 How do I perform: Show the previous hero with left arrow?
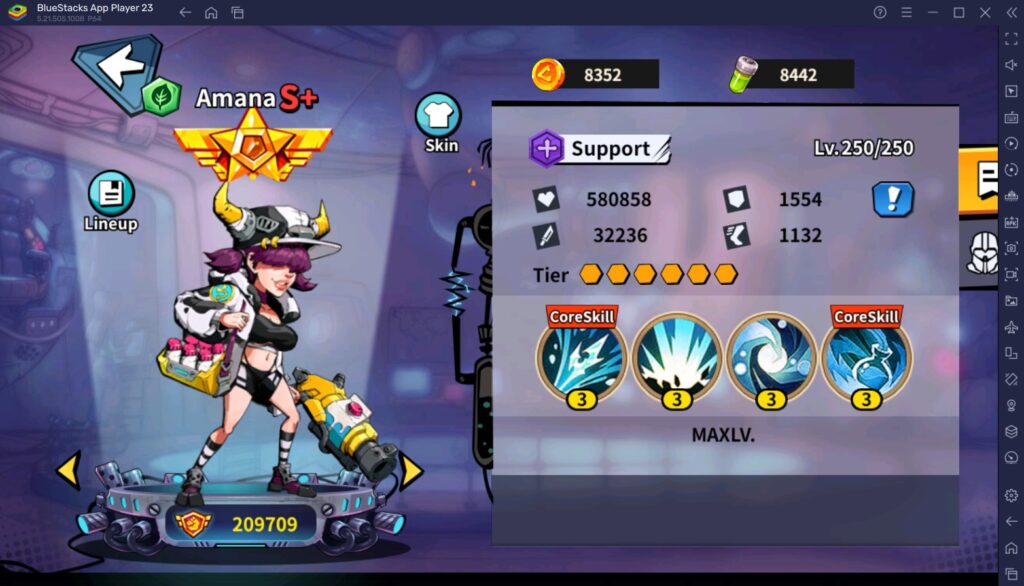pos(68,470)
